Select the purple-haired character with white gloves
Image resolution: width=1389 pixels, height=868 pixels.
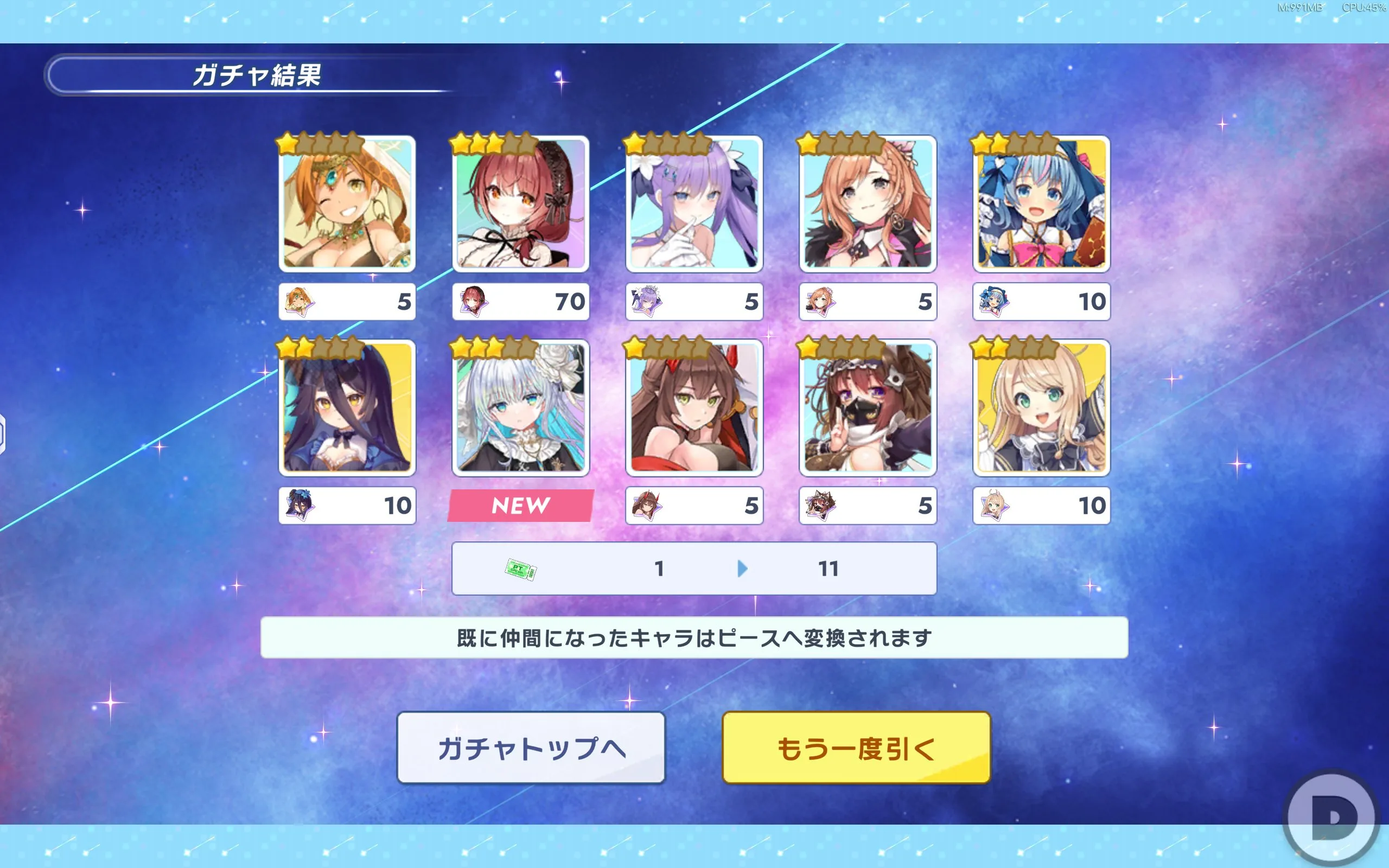(694, 204)
